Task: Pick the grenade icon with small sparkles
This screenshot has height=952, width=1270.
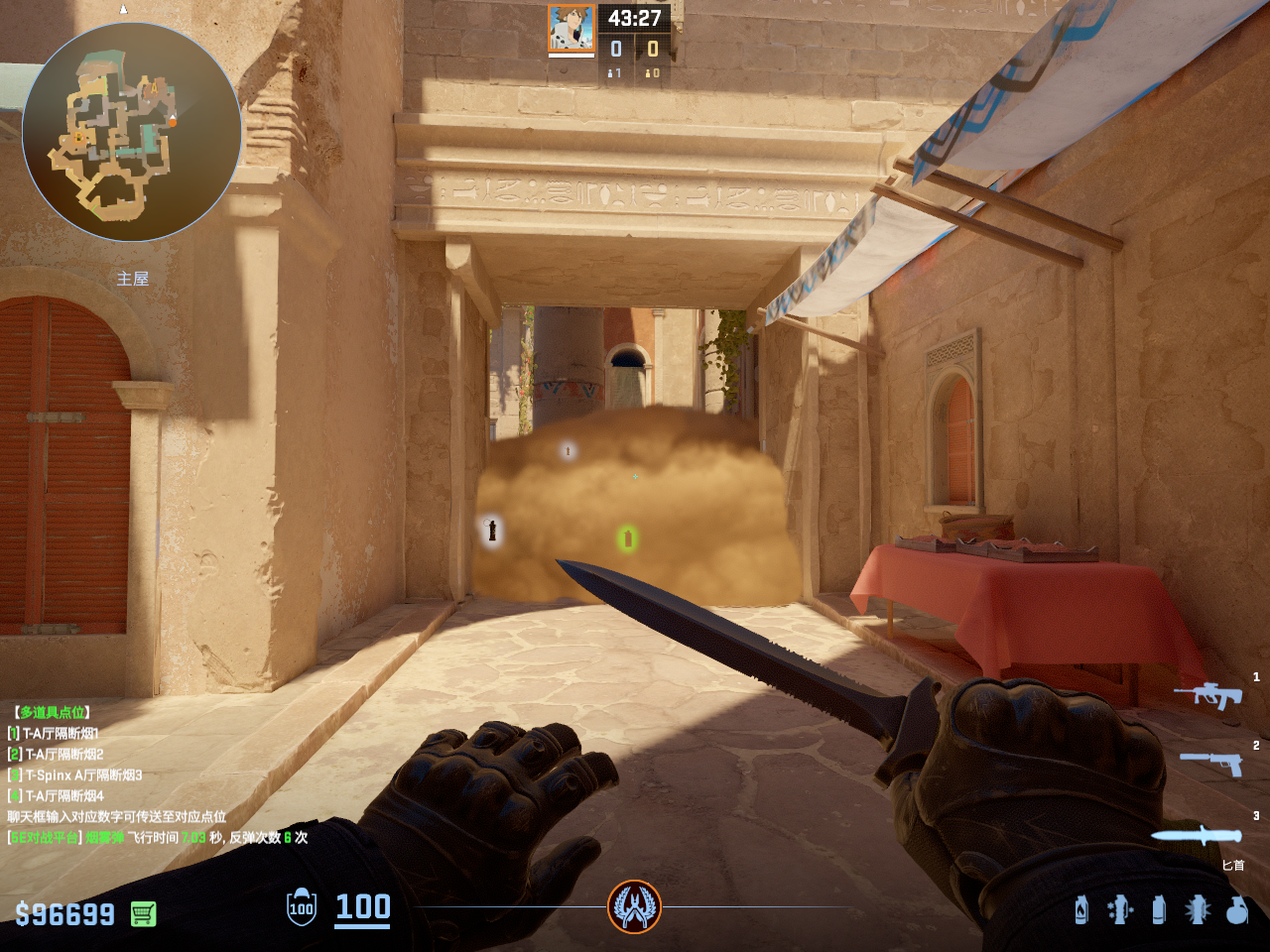Action: (1119, 909)
